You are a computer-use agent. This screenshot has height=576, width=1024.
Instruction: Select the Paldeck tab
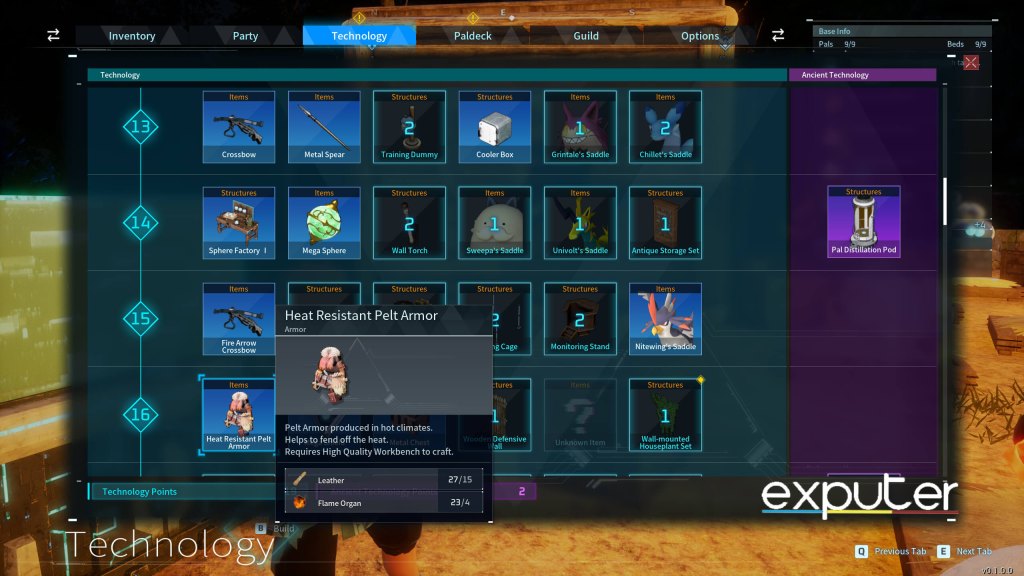click(472, 36)
